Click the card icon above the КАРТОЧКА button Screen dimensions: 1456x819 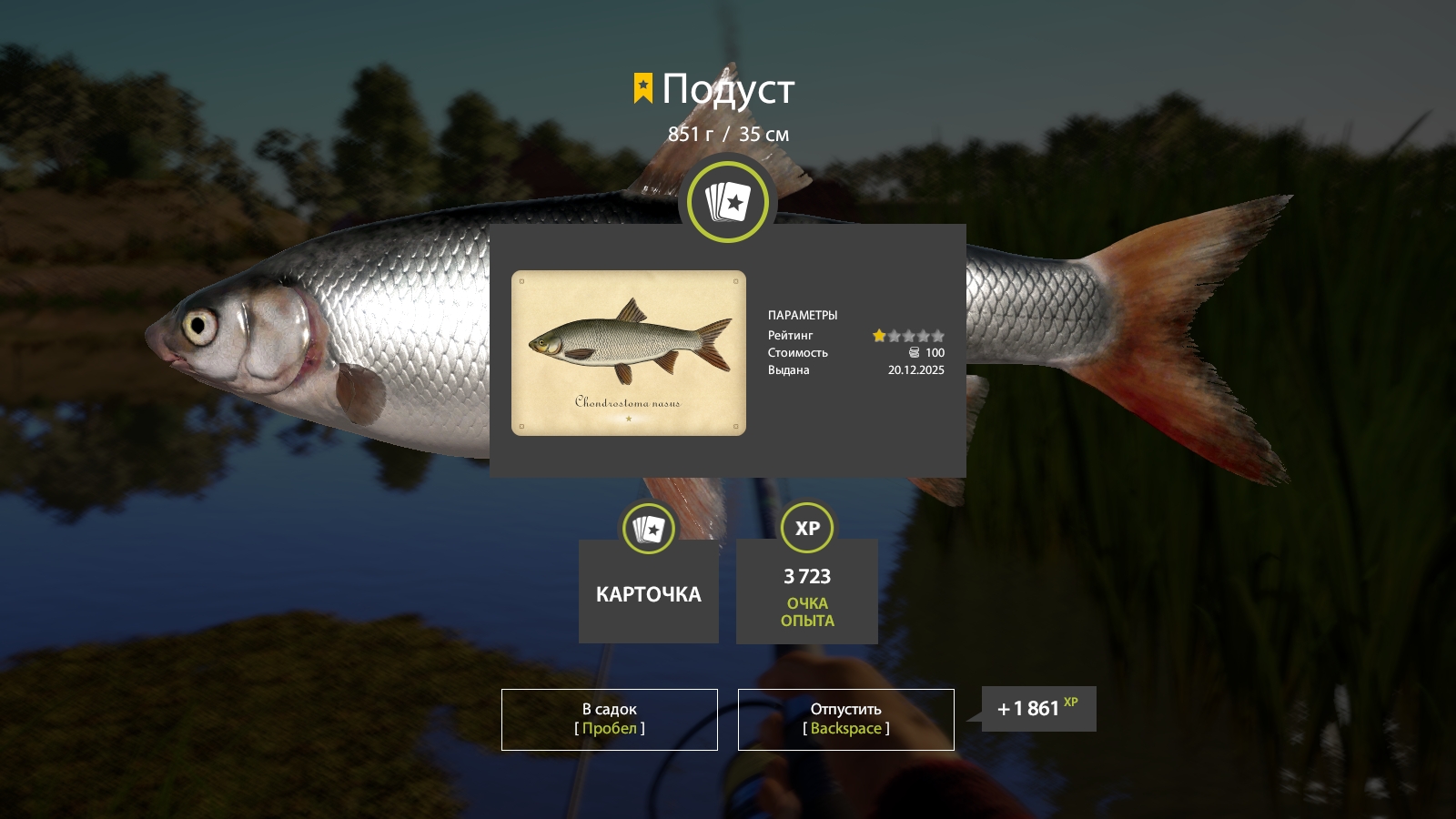pyautogui.click(x=648, y=527)
